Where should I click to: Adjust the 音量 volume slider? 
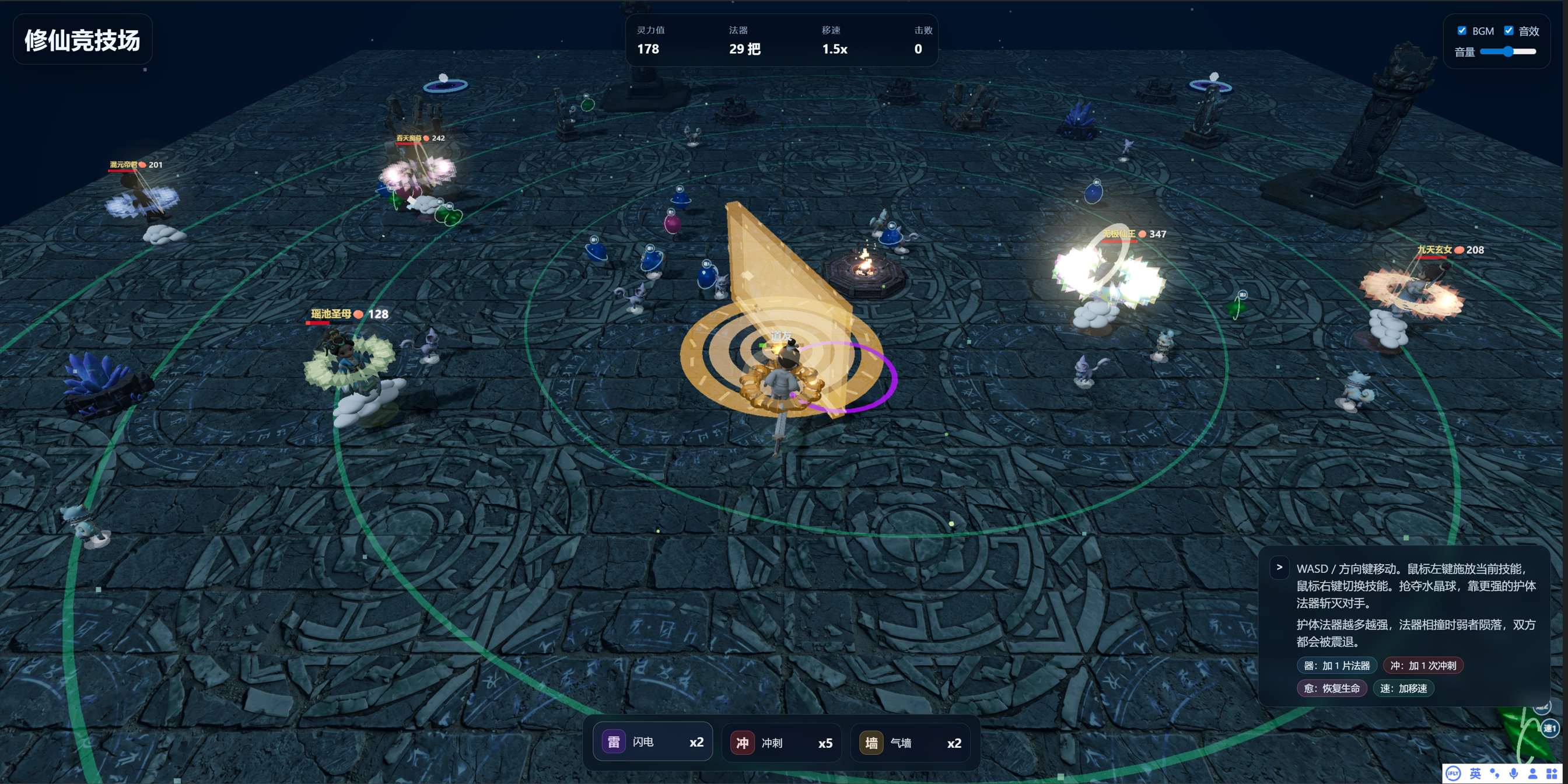[1508, 52]
